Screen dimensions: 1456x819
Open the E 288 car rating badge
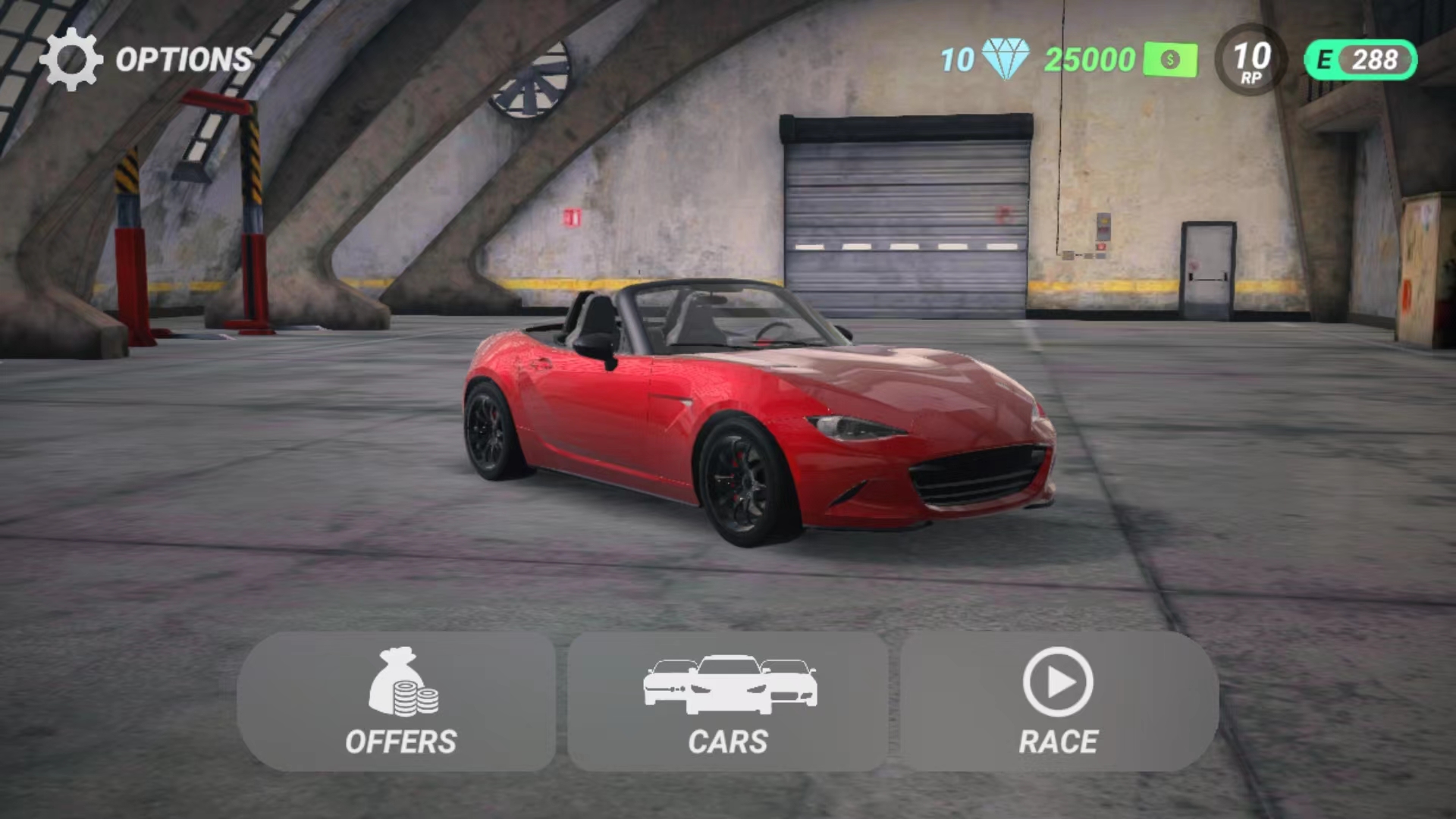point(1360,60)
